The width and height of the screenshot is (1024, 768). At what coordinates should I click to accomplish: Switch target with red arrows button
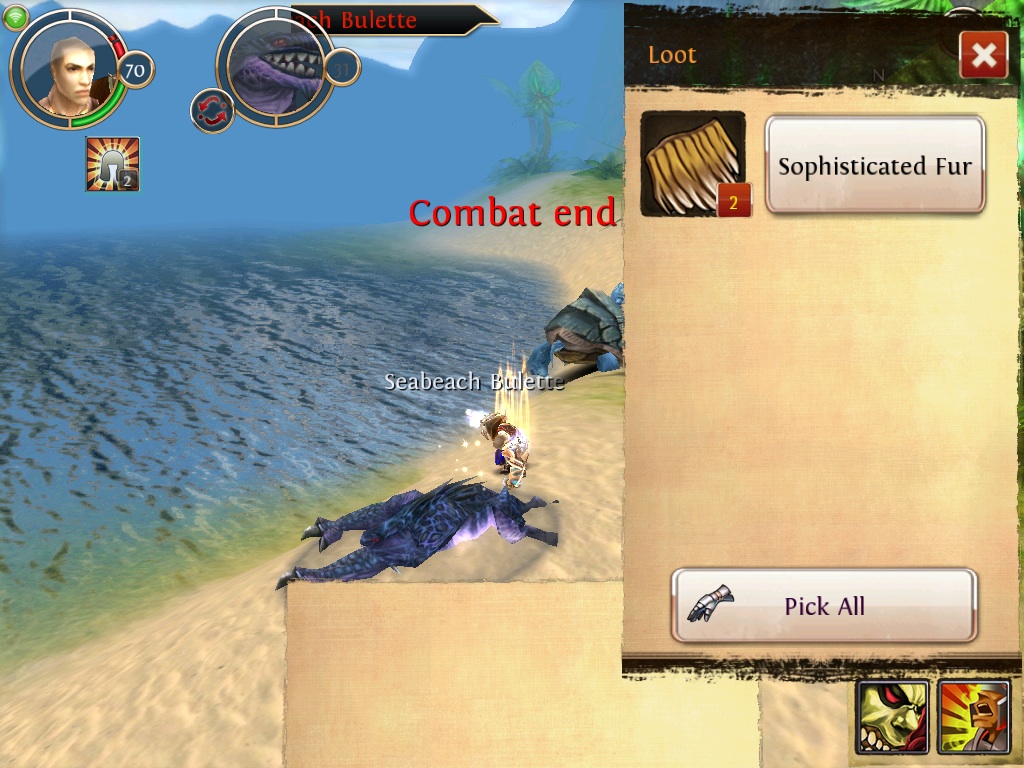pos(212,110)
